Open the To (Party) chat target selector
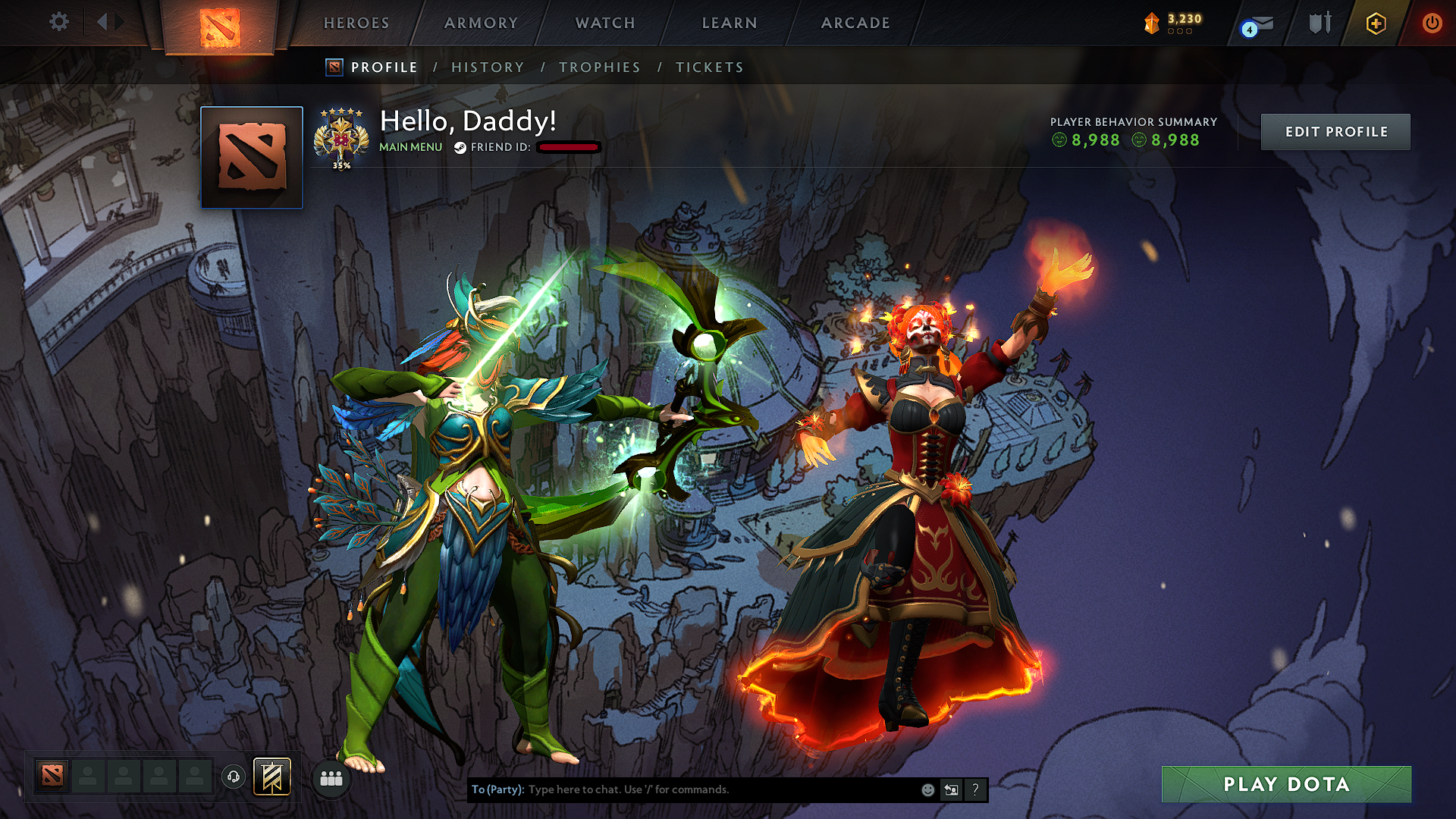The height and width of the screenshot is (819, 1456). point(497,789)
